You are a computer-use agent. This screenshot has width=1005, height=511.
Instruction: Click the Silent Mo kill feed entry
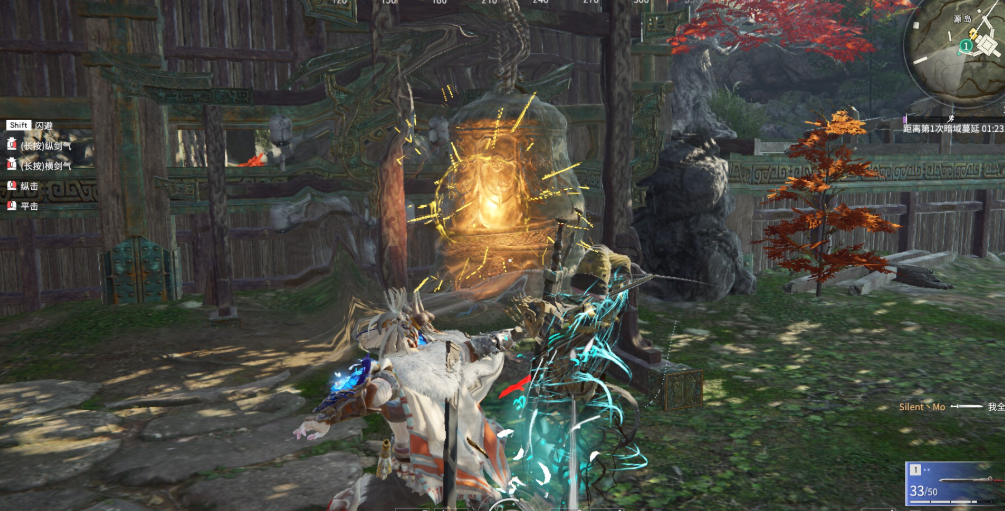(x=950, y=407)
